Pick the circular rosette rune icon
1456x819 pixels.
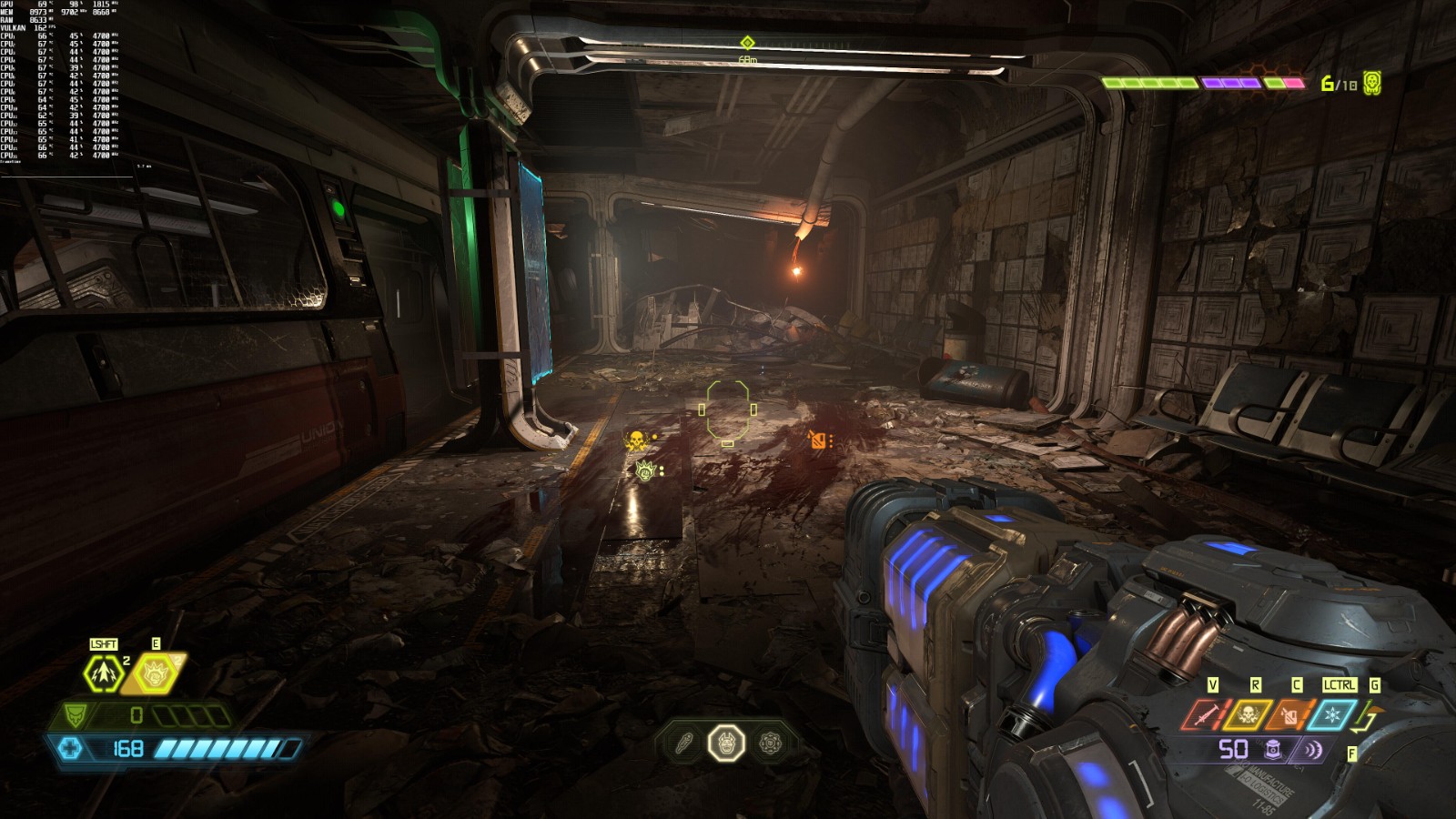(x=770, y=744)
